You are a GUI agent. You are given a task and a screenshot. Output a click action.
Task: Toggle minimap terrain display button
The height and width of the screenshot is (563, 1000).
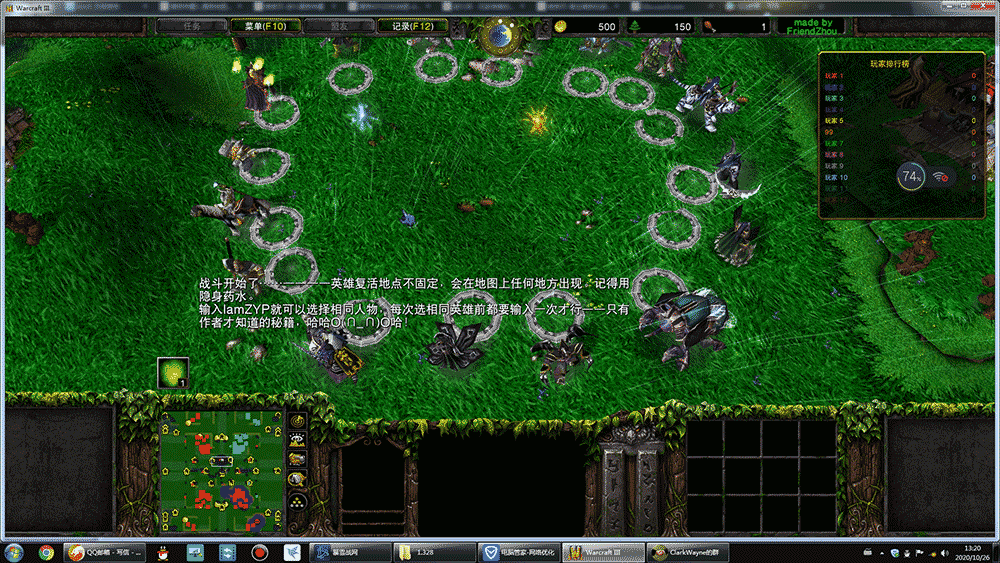tap(297, 439)
